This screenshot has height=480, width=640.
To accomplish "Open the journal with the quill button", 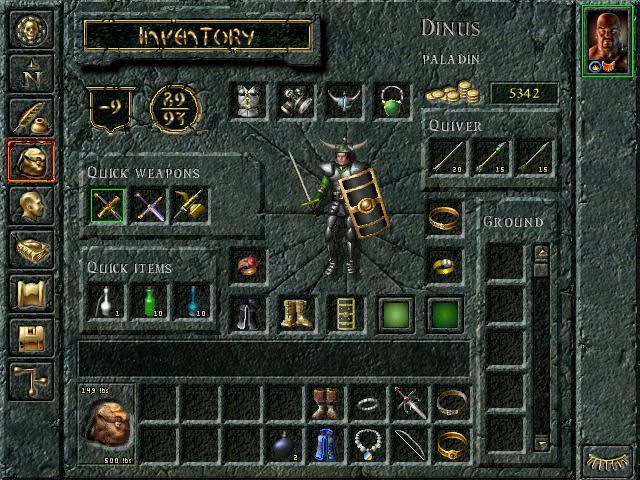I will pyautogui.click(x=29, y=115).
